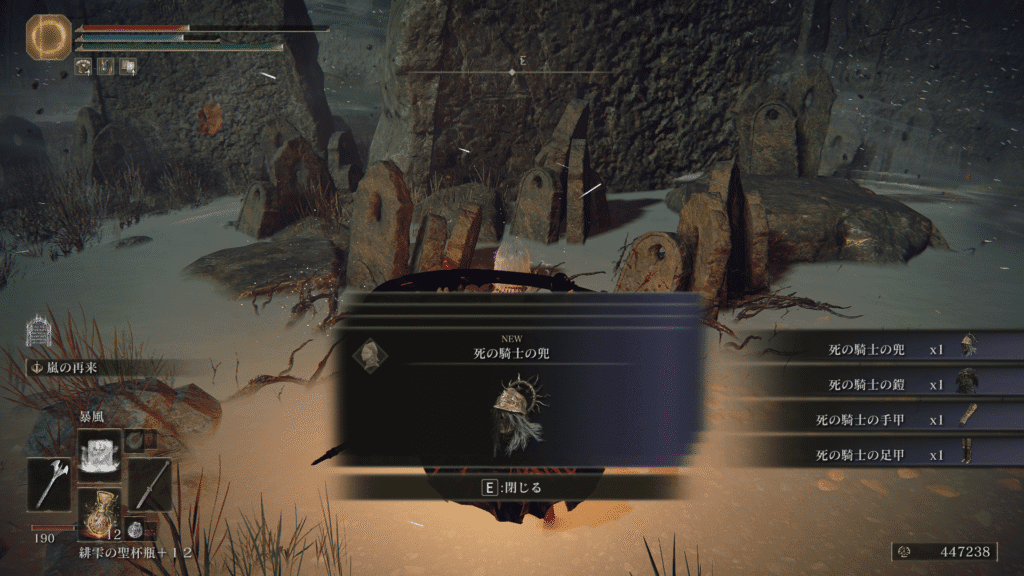Use the 緋雫の聖杯瓶 flask slot
This screenshot has height=576, width=1024.
[x=100, y=514]
